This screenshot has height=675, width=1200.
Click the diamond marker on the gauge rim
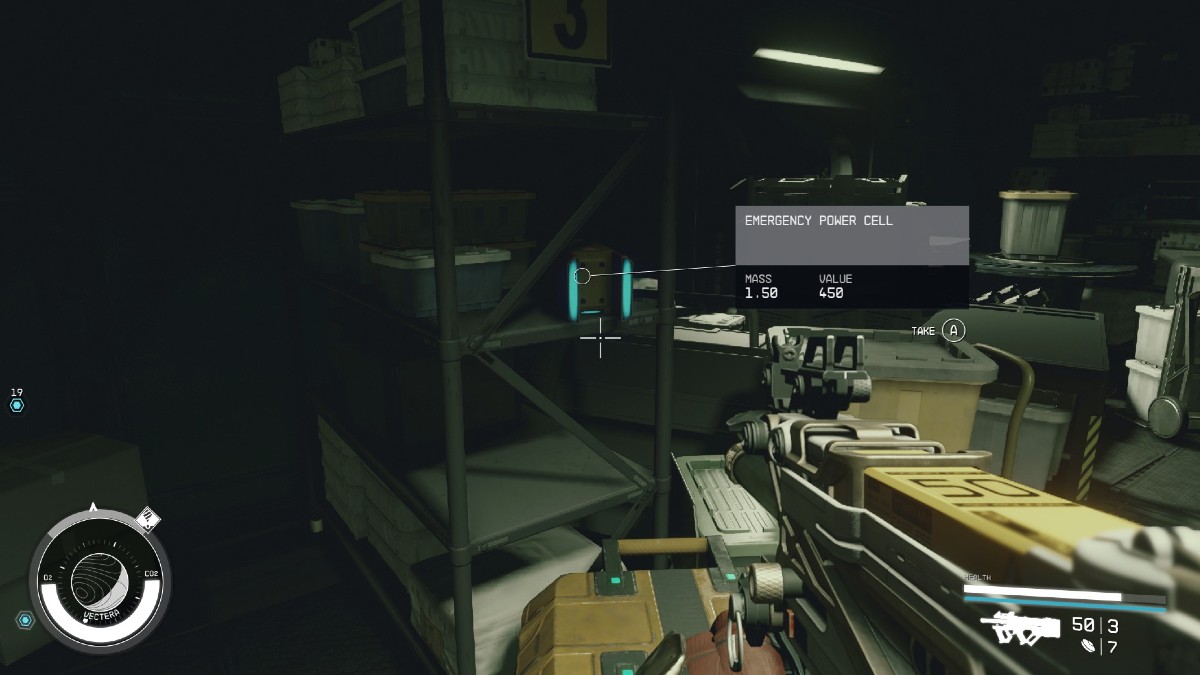[x=148, y=518]
